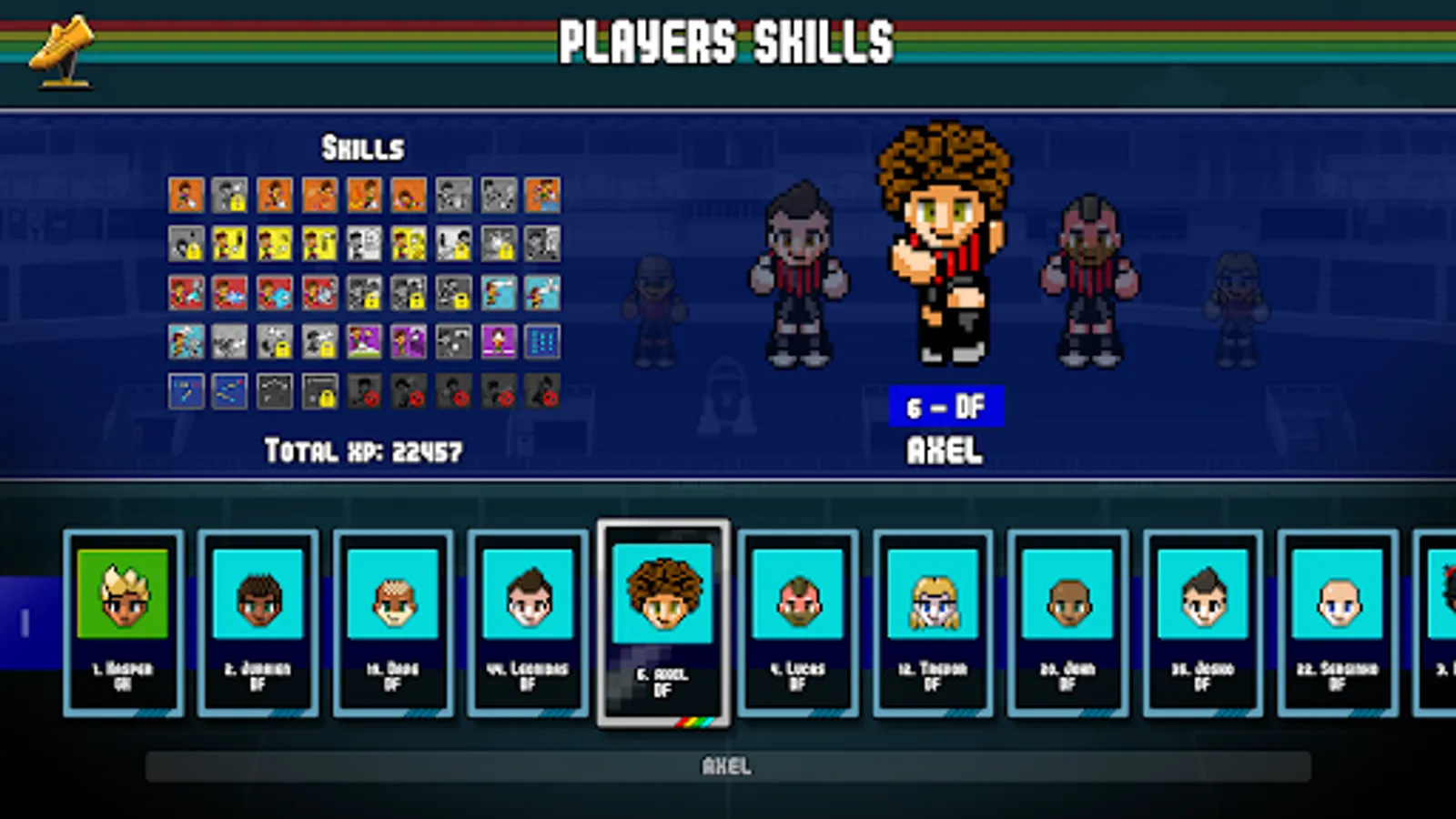Select Jurrien's defender card
Screen dimensions: 1456x819
[258, 623]
